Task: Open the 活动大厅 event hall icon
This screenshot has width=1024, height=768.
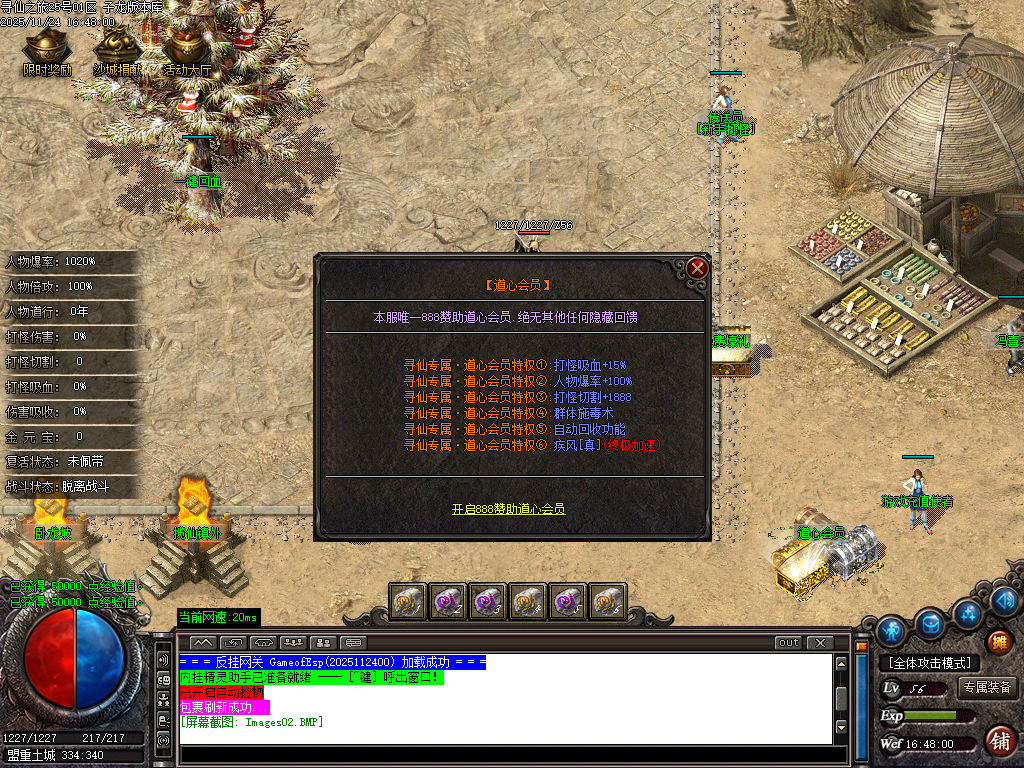Action: [187, 48]
